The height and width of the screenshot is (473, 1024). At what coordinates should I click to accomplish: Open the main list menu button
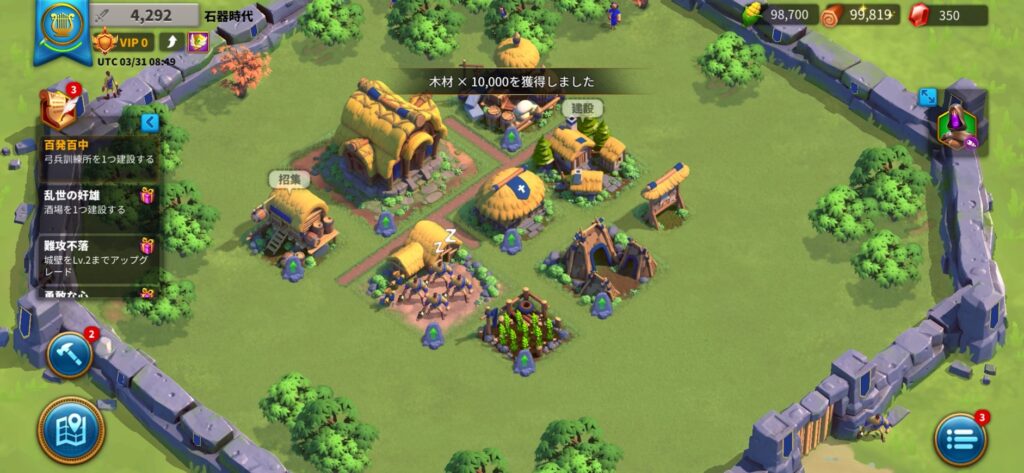pos(960,438)
